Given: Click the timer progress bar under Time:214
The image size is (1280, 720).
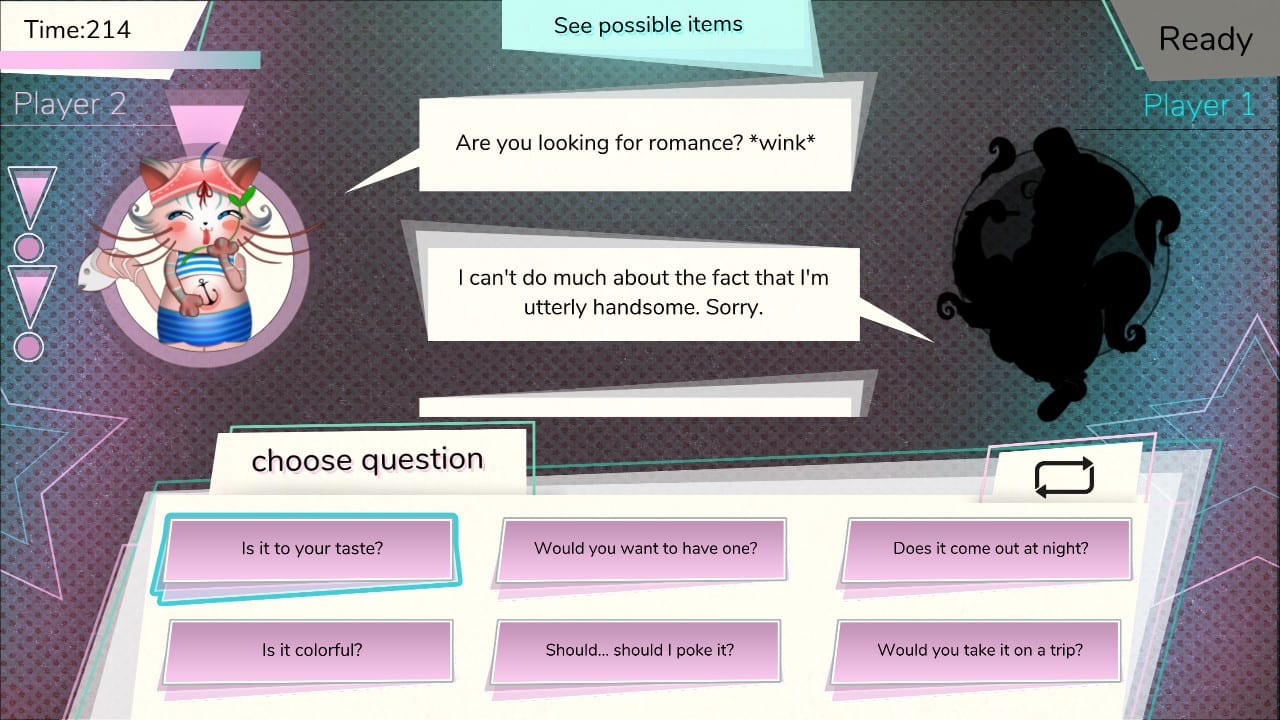Looking at the screenshot, I should click(130, 60).
